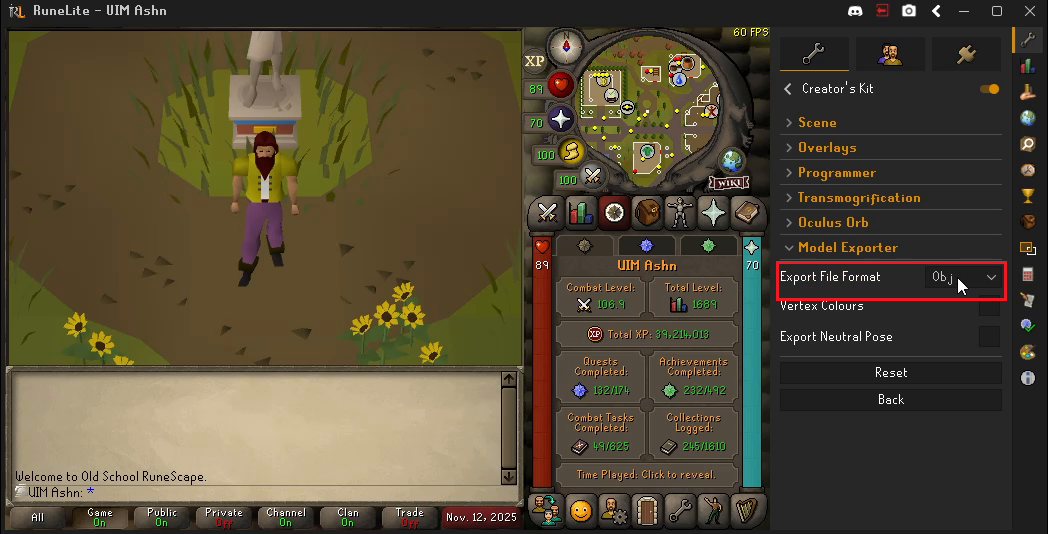Expand the Scene section

pyautogui.click(x=816, y=123)
